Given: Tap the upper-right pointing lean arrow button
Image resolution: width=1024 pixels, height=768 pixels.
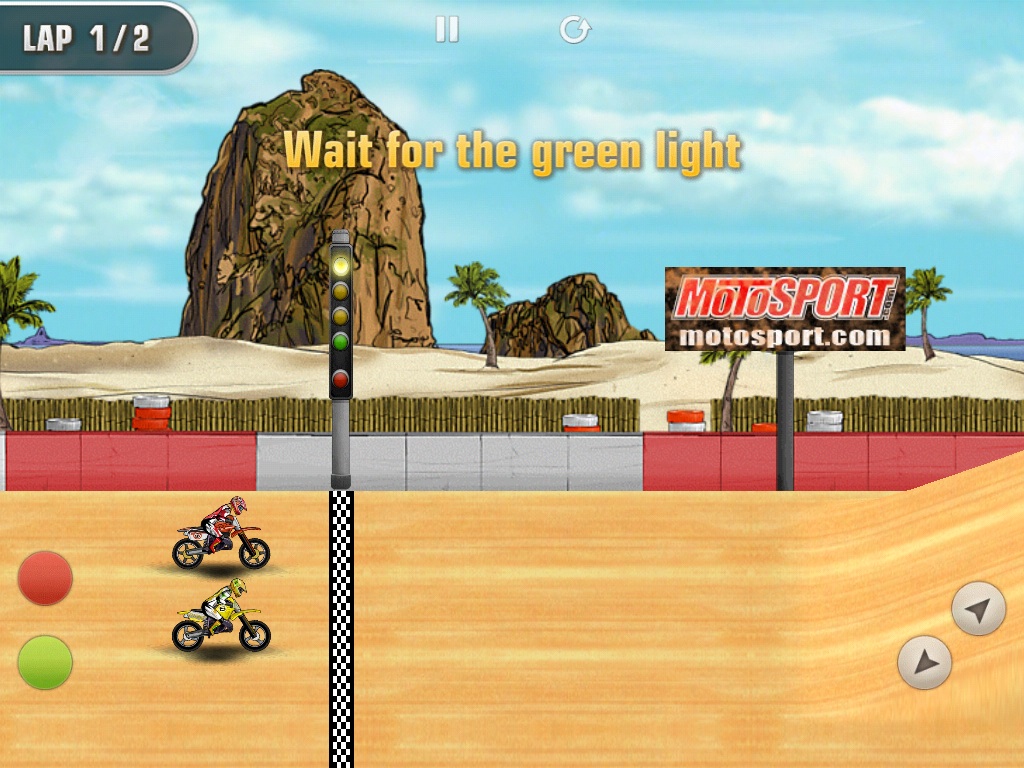Looking at the screenshot, I should click(978, 609).
